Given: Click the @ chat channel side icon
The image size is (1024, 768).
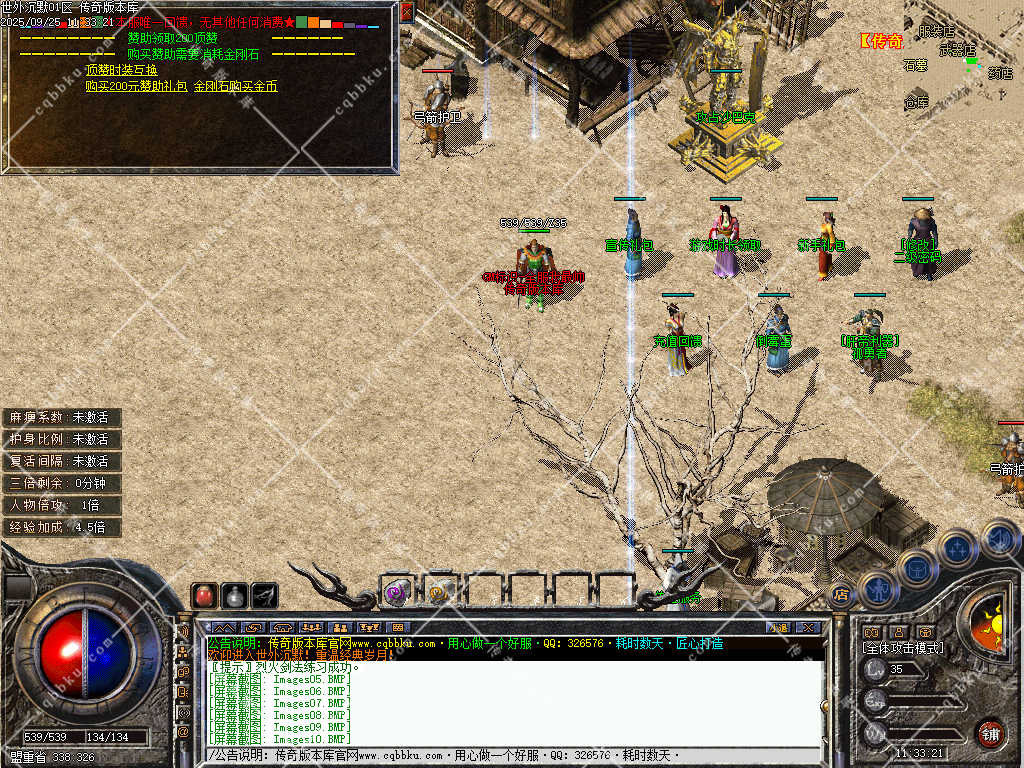Looking at the screenshot, I should click(183, 733).
